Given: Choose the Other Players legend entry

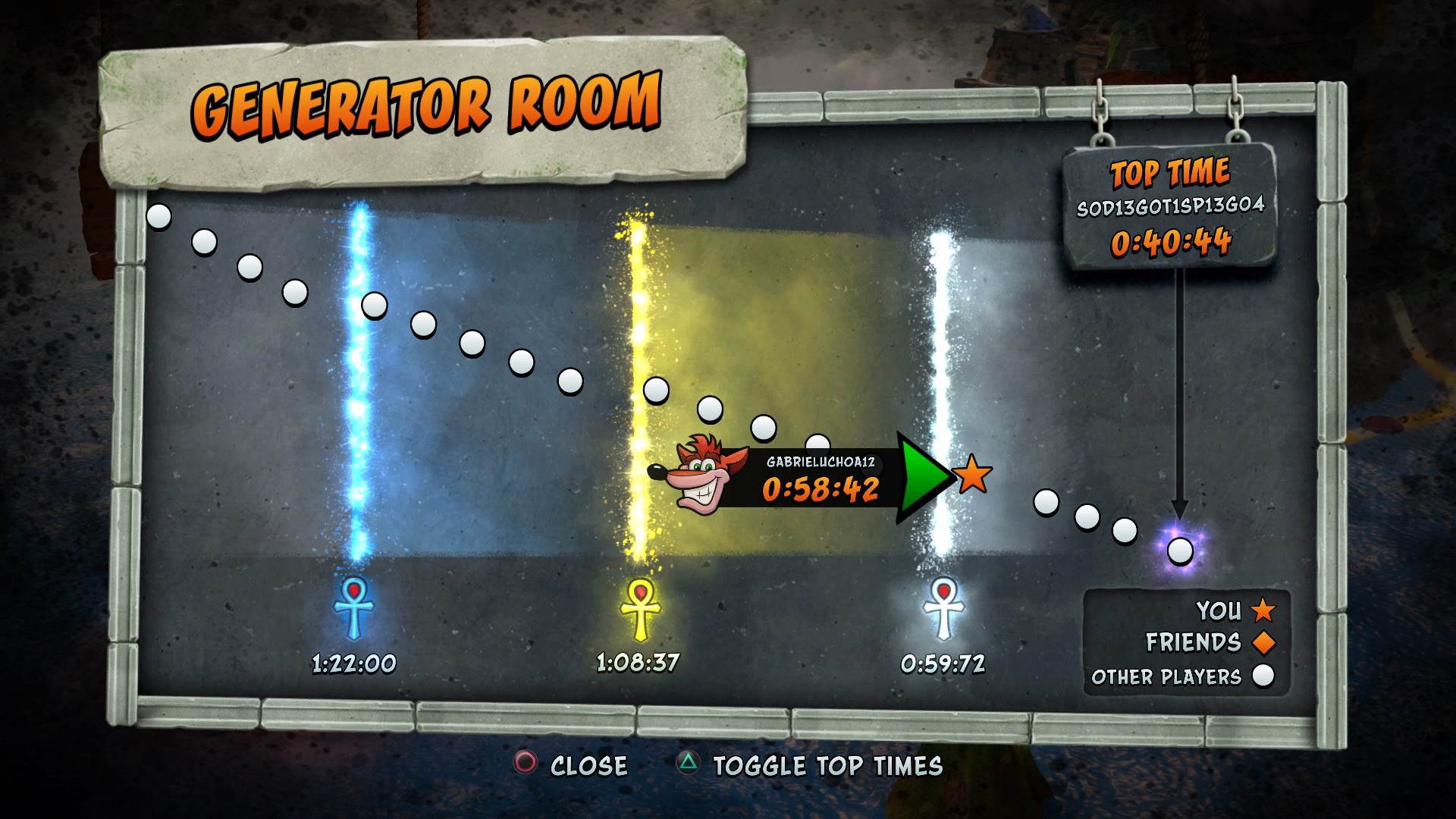Looking at the screenshot, I should click(x=1183, y=676).
